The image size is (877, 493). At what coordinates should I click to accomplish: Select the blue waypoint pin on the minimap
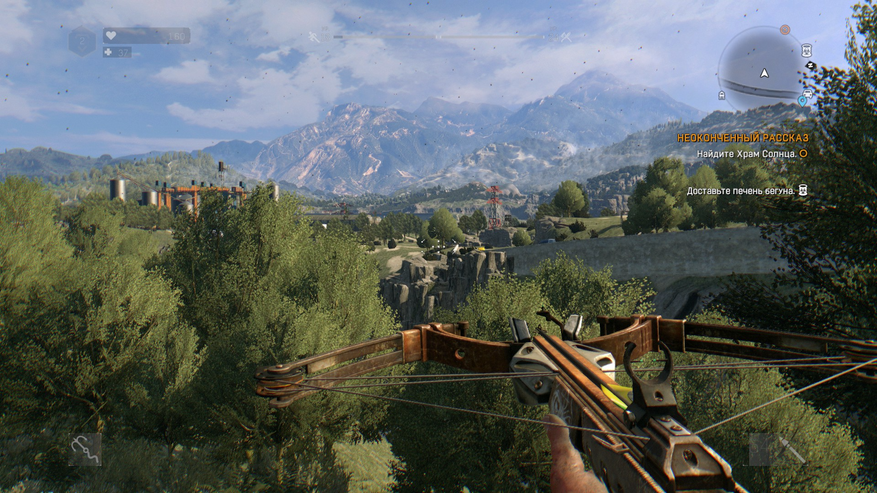(802, 101)
